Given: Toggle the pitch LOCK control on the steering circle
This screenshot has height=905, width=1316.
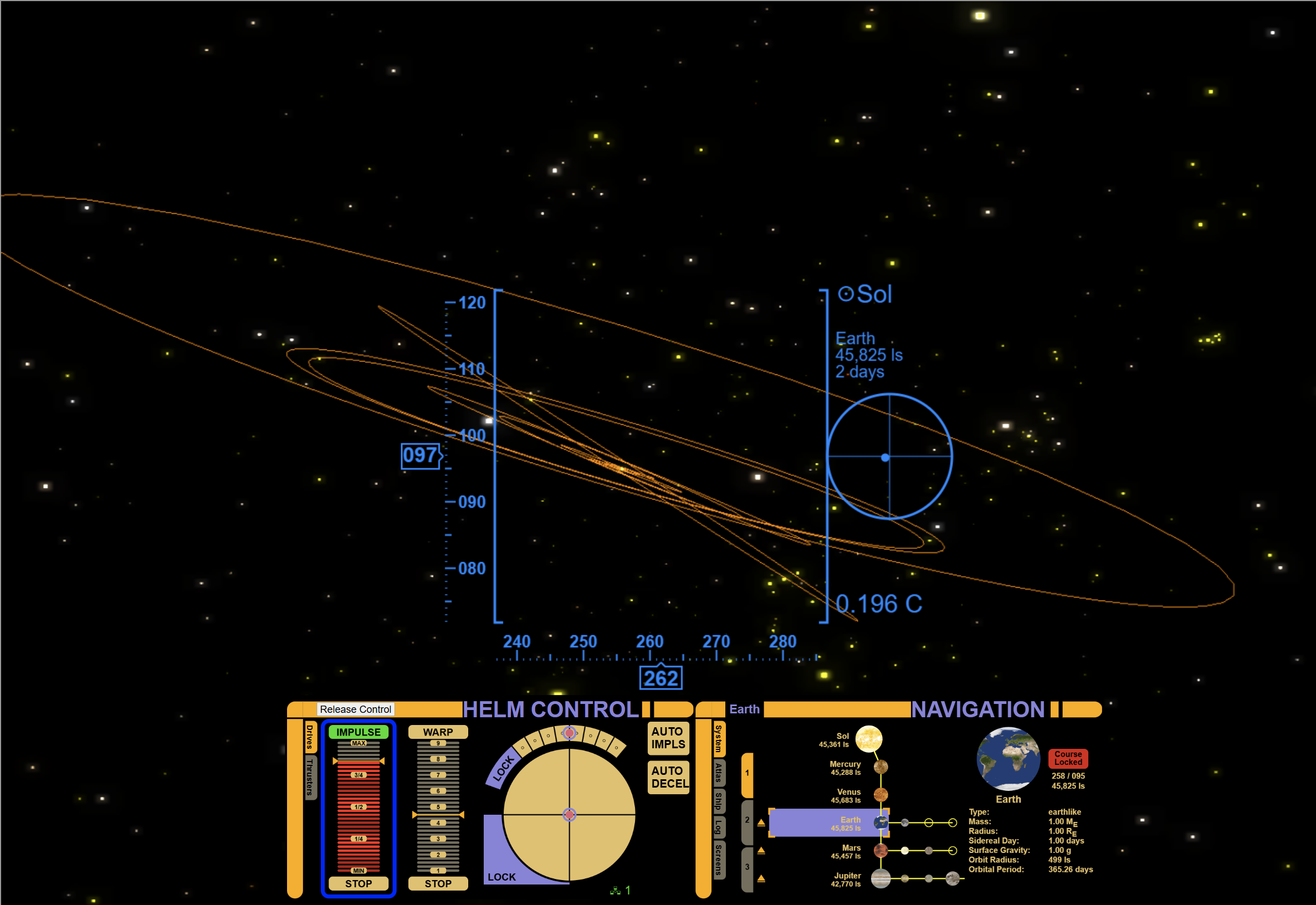Looking at the screenshot, I should pyautogui.click(x=502, y=877).
